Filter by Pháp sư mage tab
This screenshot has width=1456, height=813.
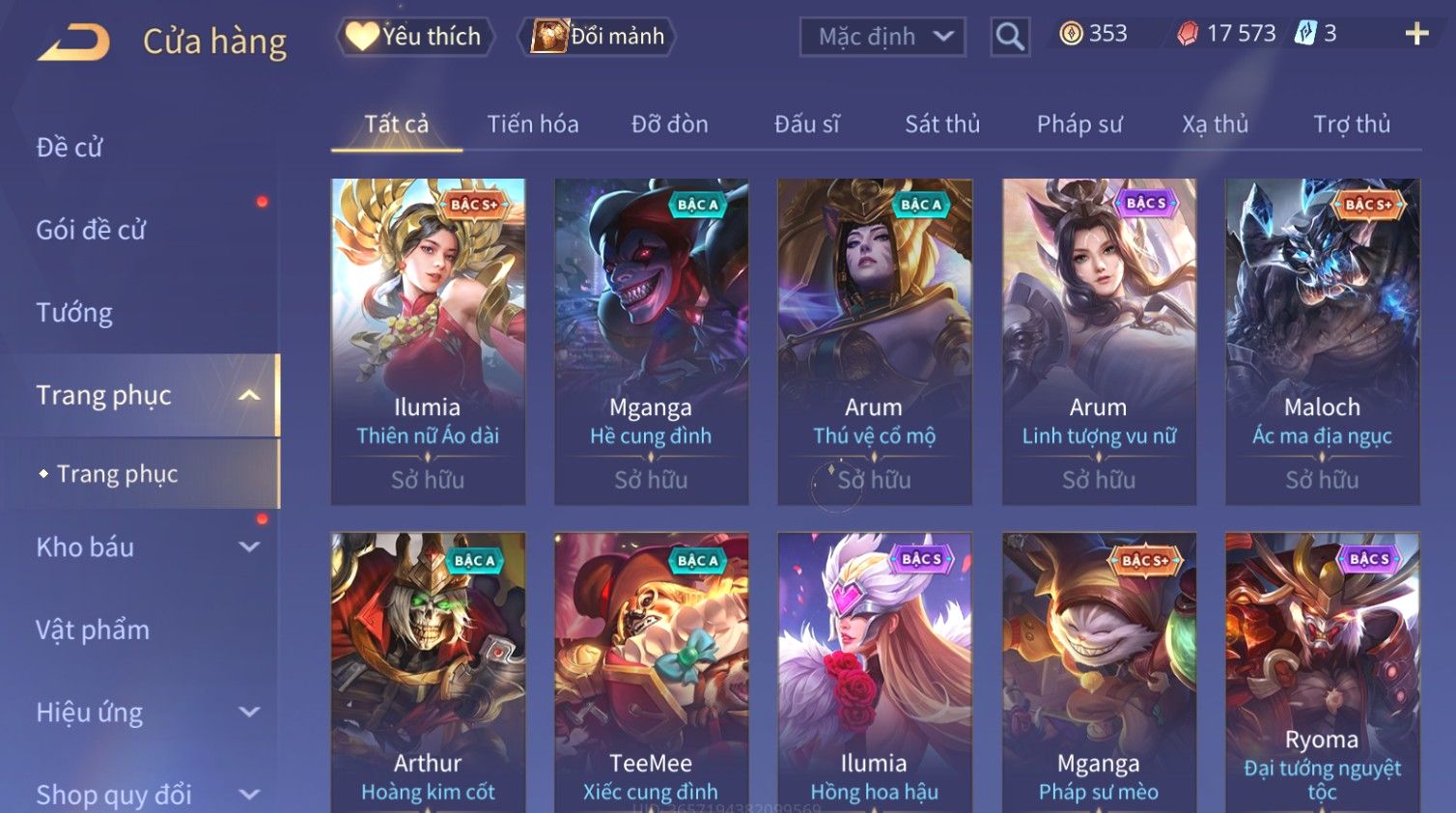click(x=1079, y=125)
